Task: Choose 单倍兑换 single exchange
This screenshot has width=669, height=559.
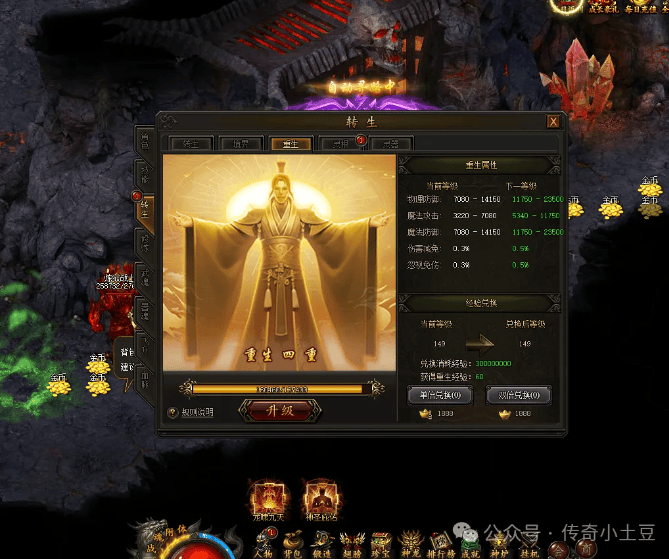Action: click(440, 395)
